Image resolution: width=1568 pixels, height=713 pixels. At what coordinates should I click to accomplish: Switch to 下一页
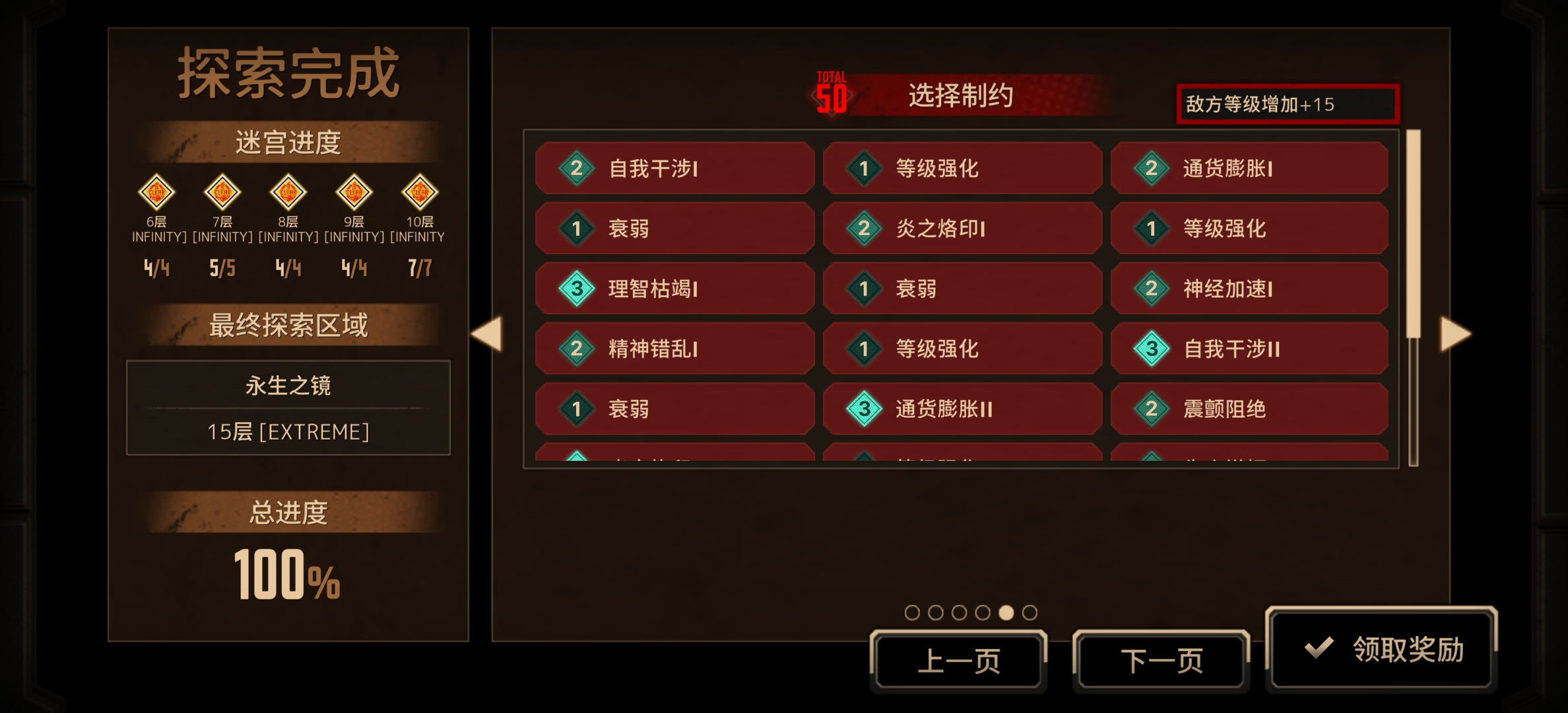coord(1161,658)
